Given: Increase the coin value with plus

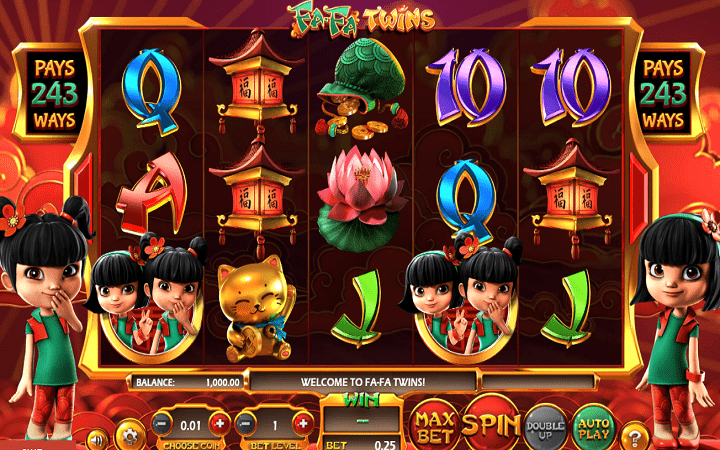Looking at the screenshot, I should point(220,423).
